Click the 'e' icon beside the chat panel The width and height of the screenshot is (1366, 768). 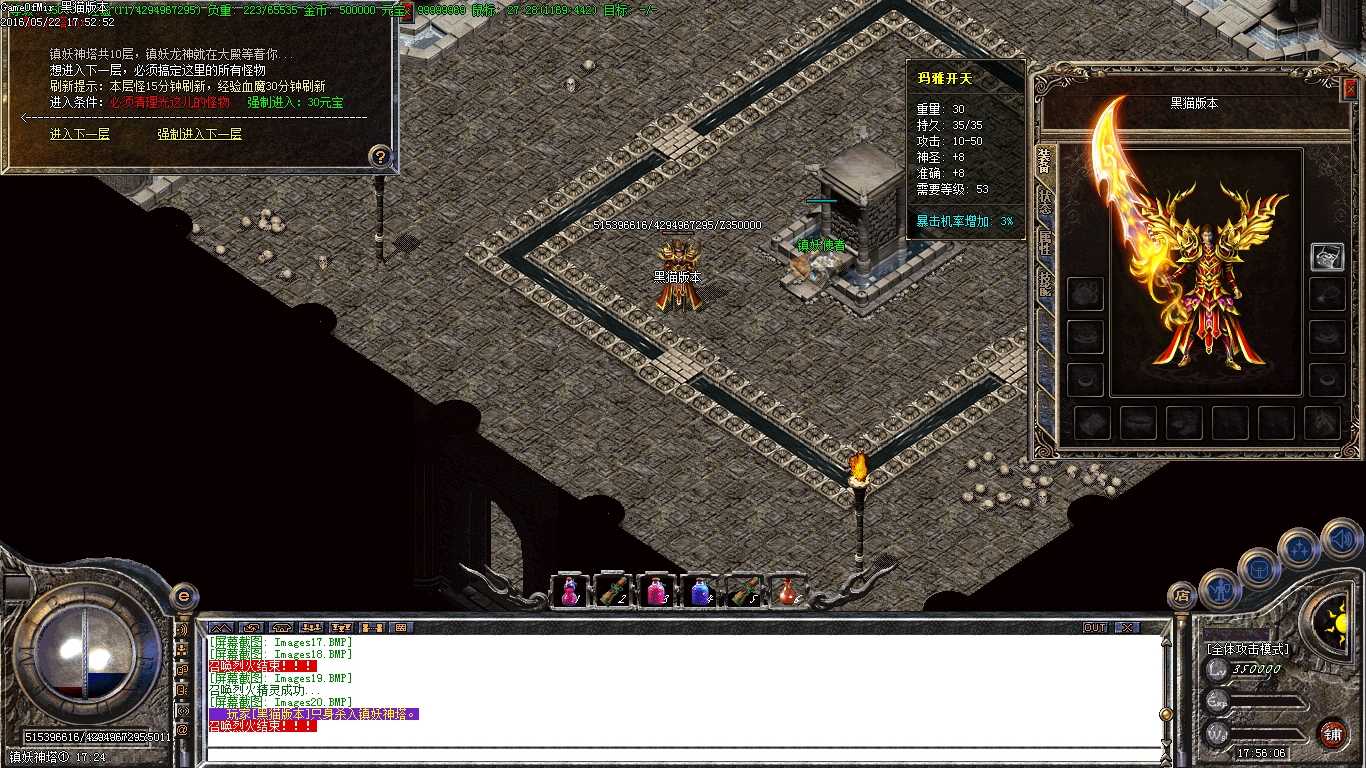click(x=183, y=597)
